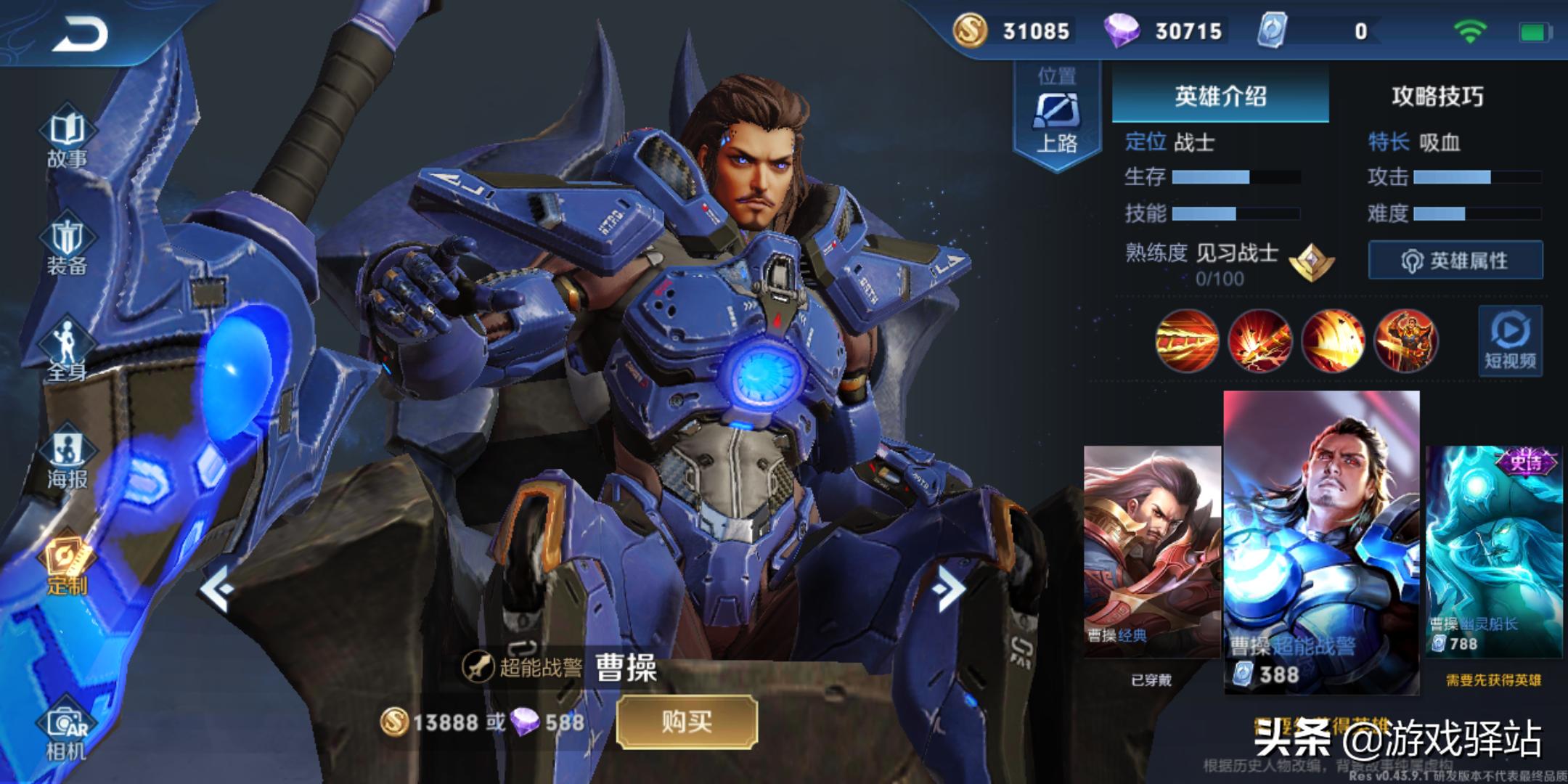Open the 故事 story page
The image size is (1568, 784).
coord(67,140)
